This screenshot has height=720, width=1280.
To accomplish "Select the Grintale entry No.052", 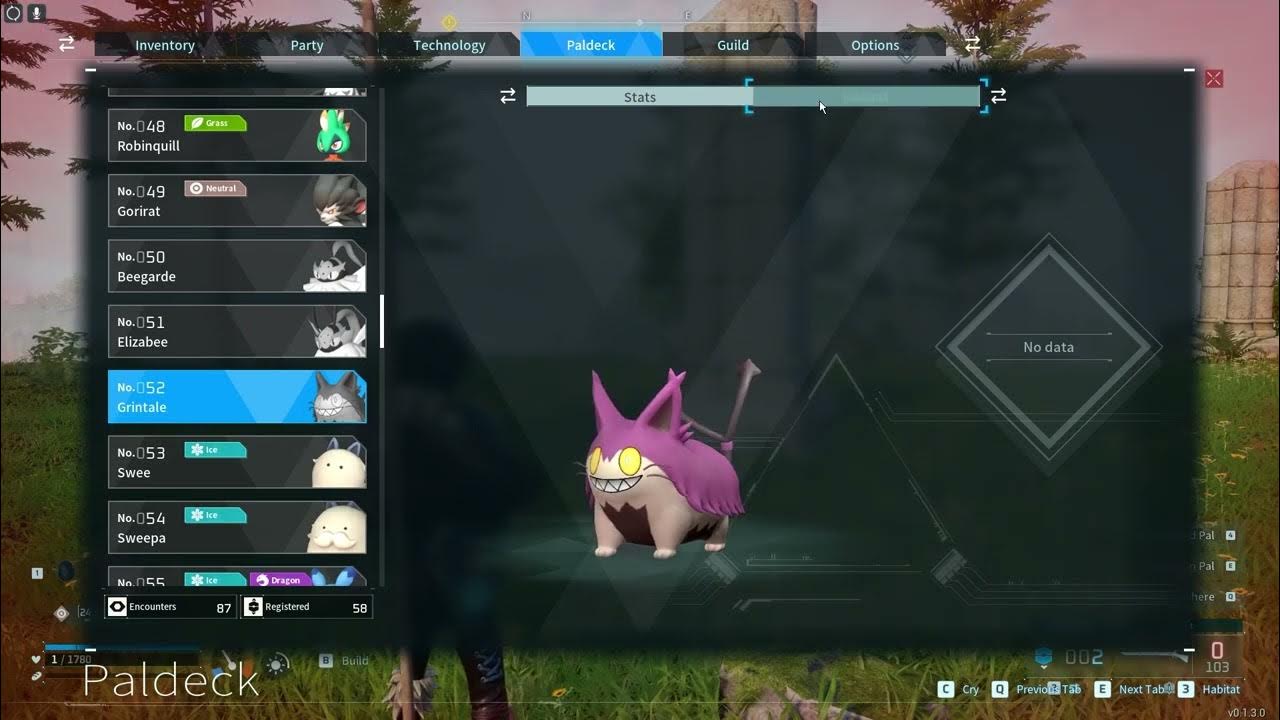I will coord(236,396).
